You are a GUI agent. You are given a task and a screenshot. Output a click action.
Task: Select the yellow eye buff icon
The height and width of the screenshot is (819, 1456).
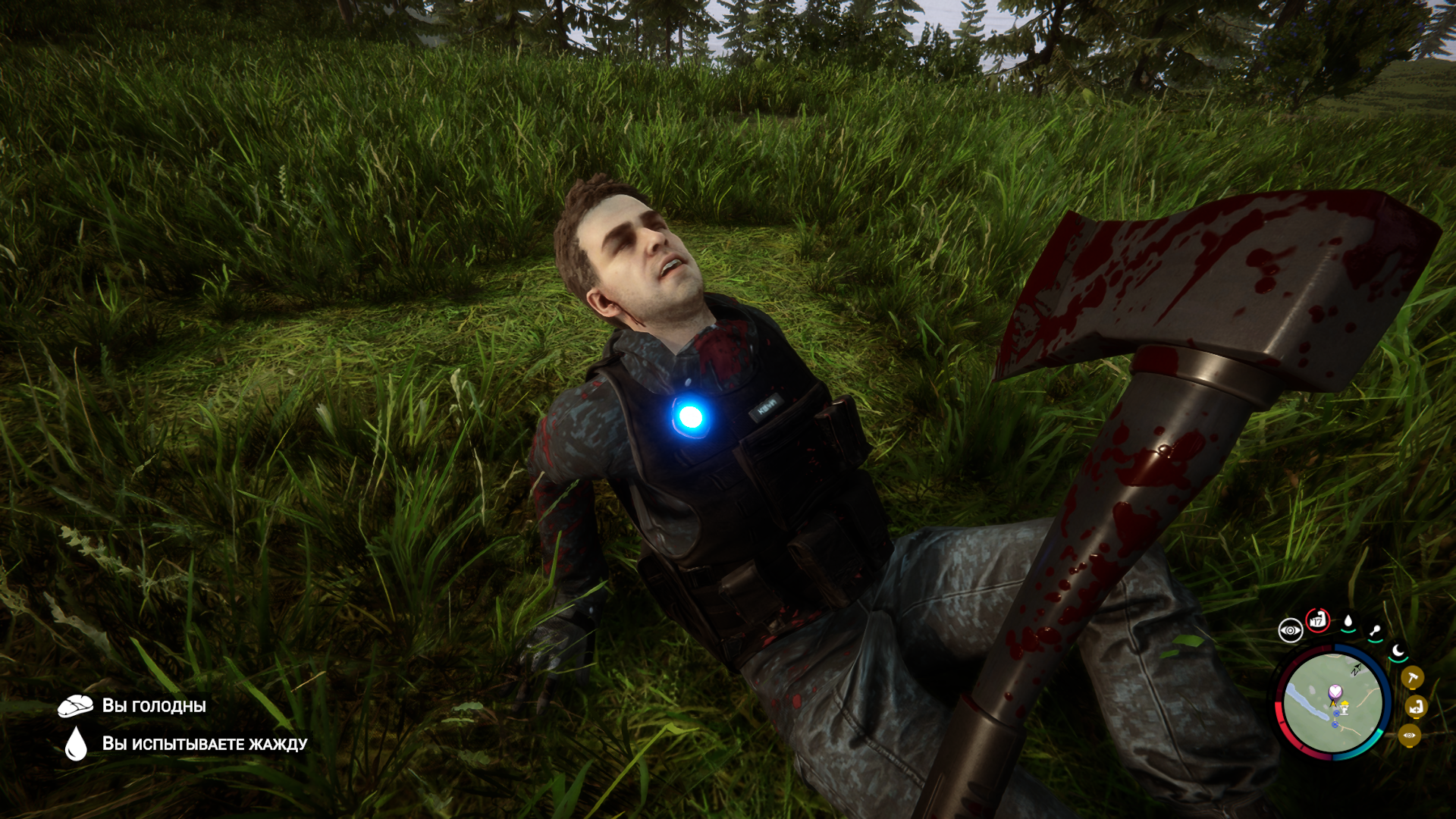click(1409, 735)
